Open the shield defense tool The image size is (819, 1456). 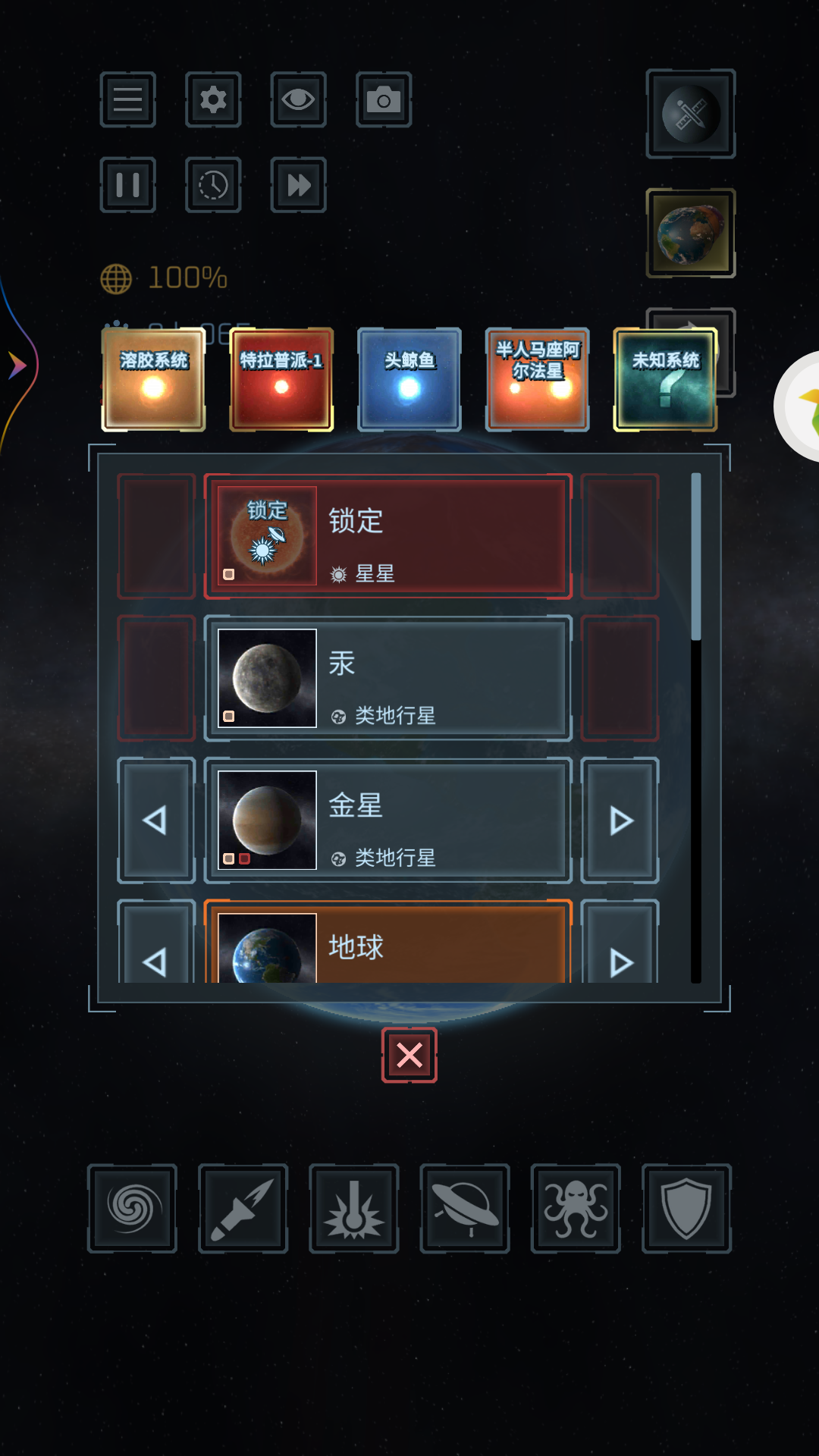point(686,1208)
